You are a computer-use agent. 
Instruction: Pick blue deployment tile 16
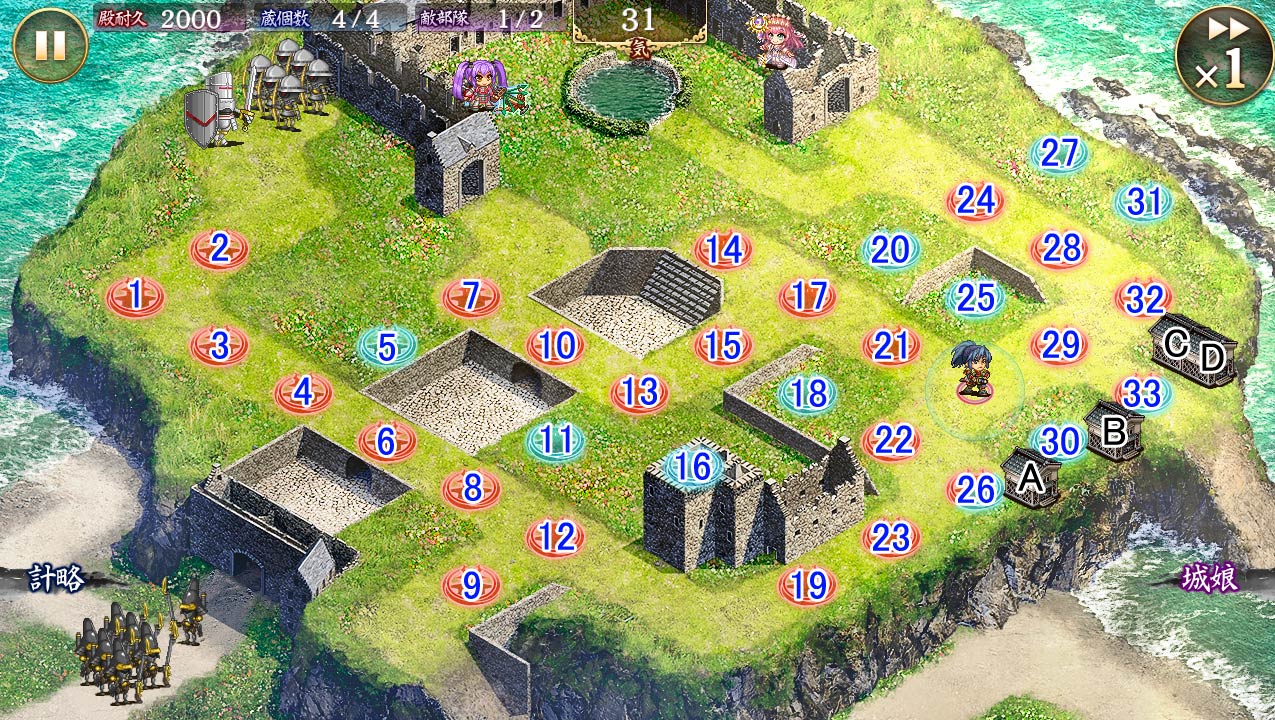point(693,466)
